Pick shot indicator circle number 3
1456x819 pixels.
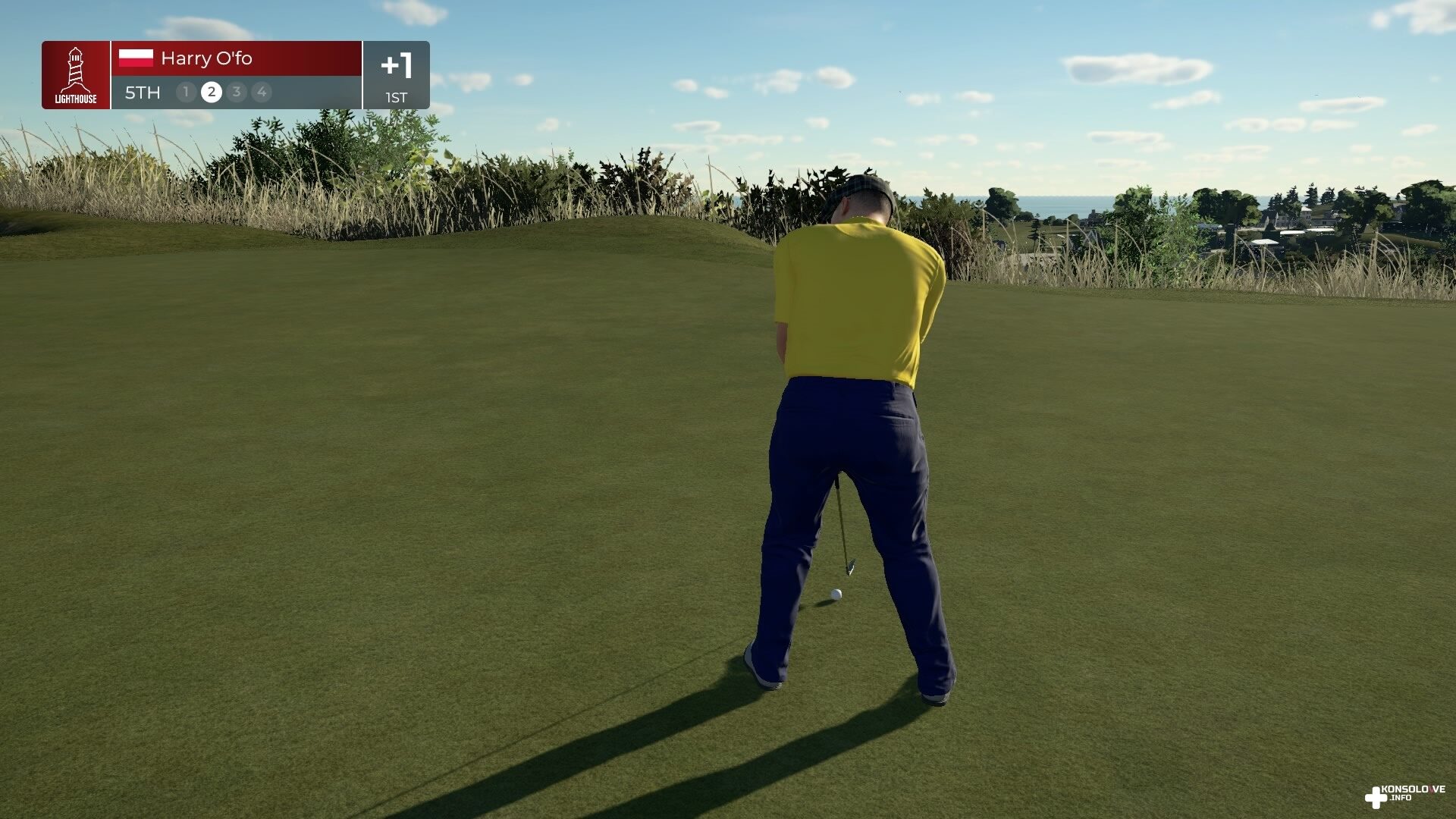[x=237, y=93]
